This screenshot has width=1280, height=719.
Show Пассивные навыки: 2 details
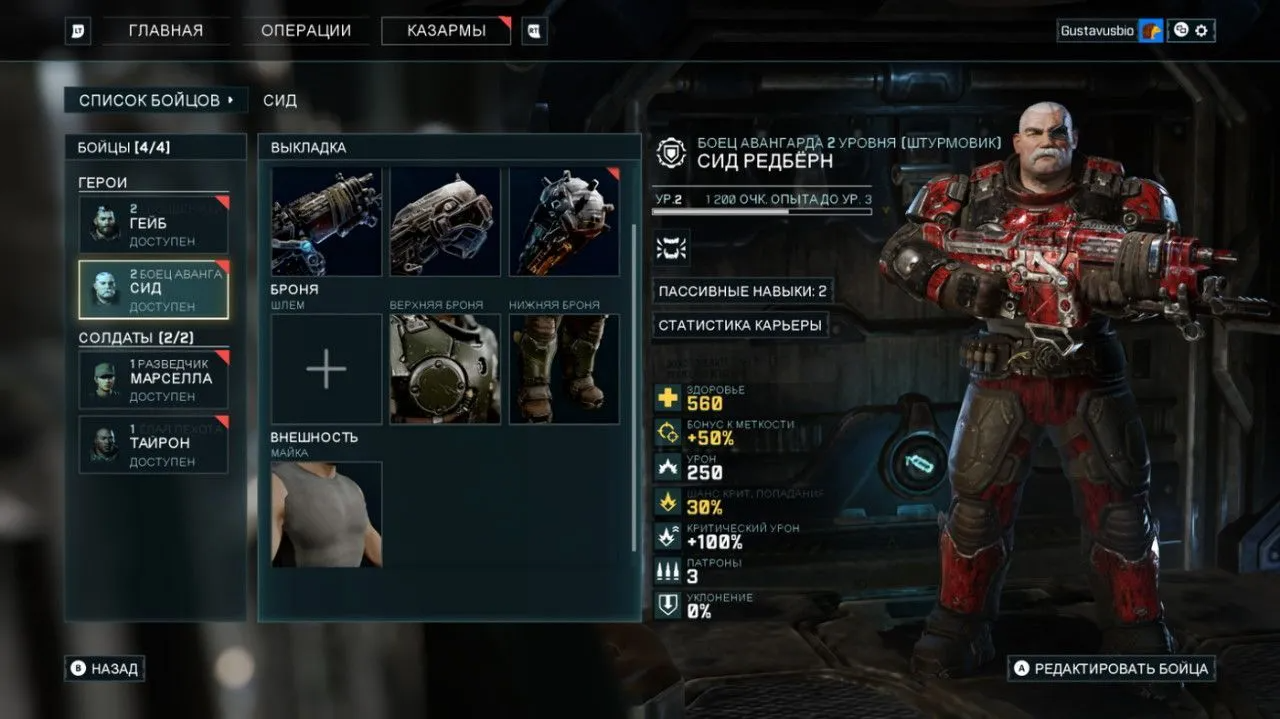point(742,291)
